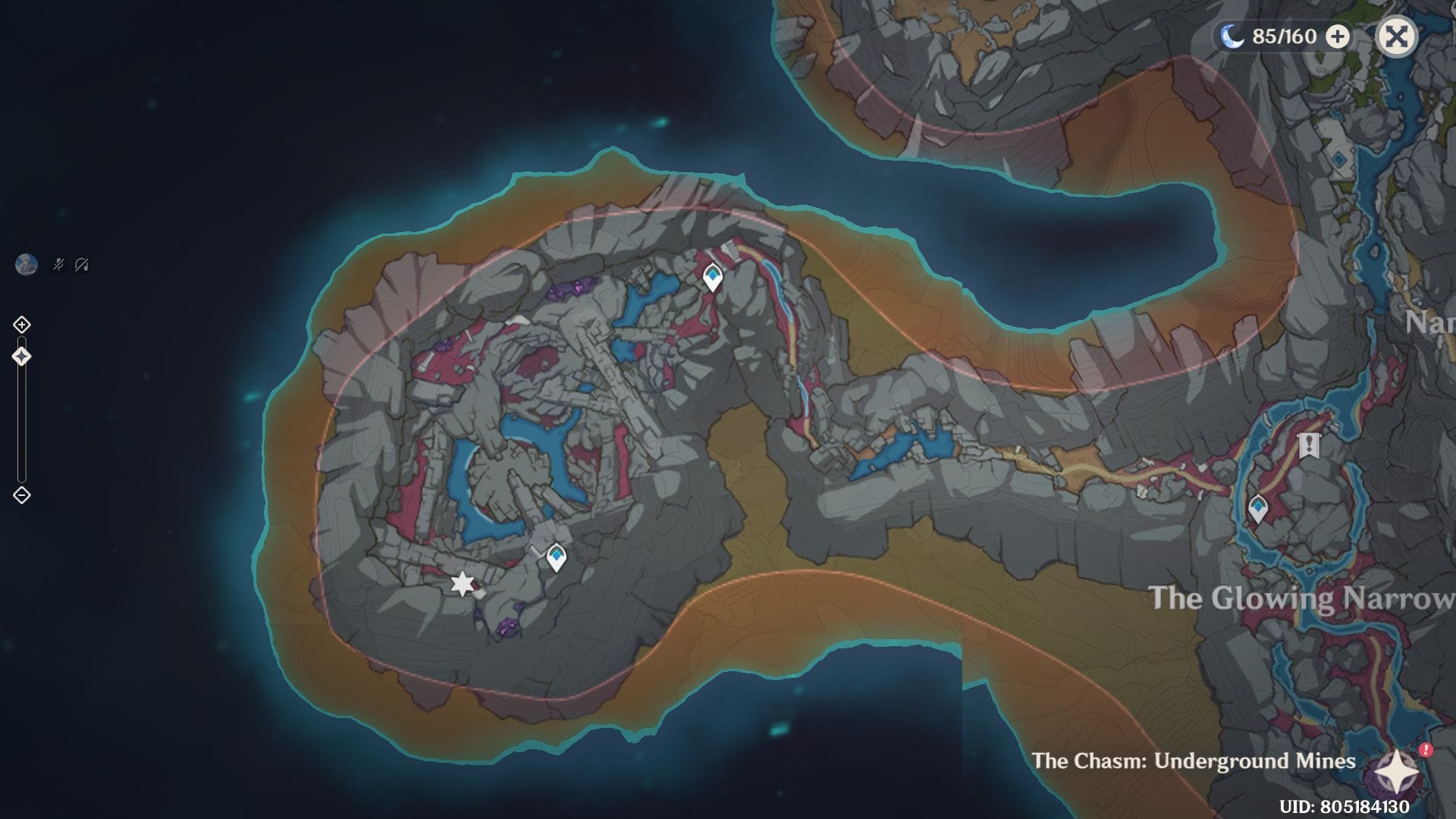Open the teleport waypoint beside the star pin
Screen dimensions: 1456x819
[556, 557]
